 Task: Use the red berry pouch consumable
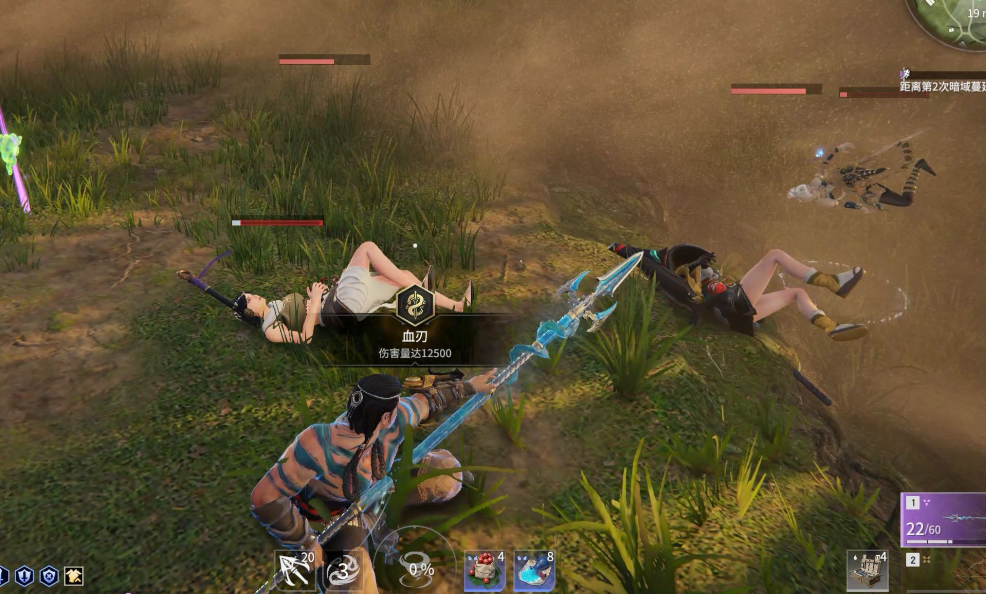483,571
